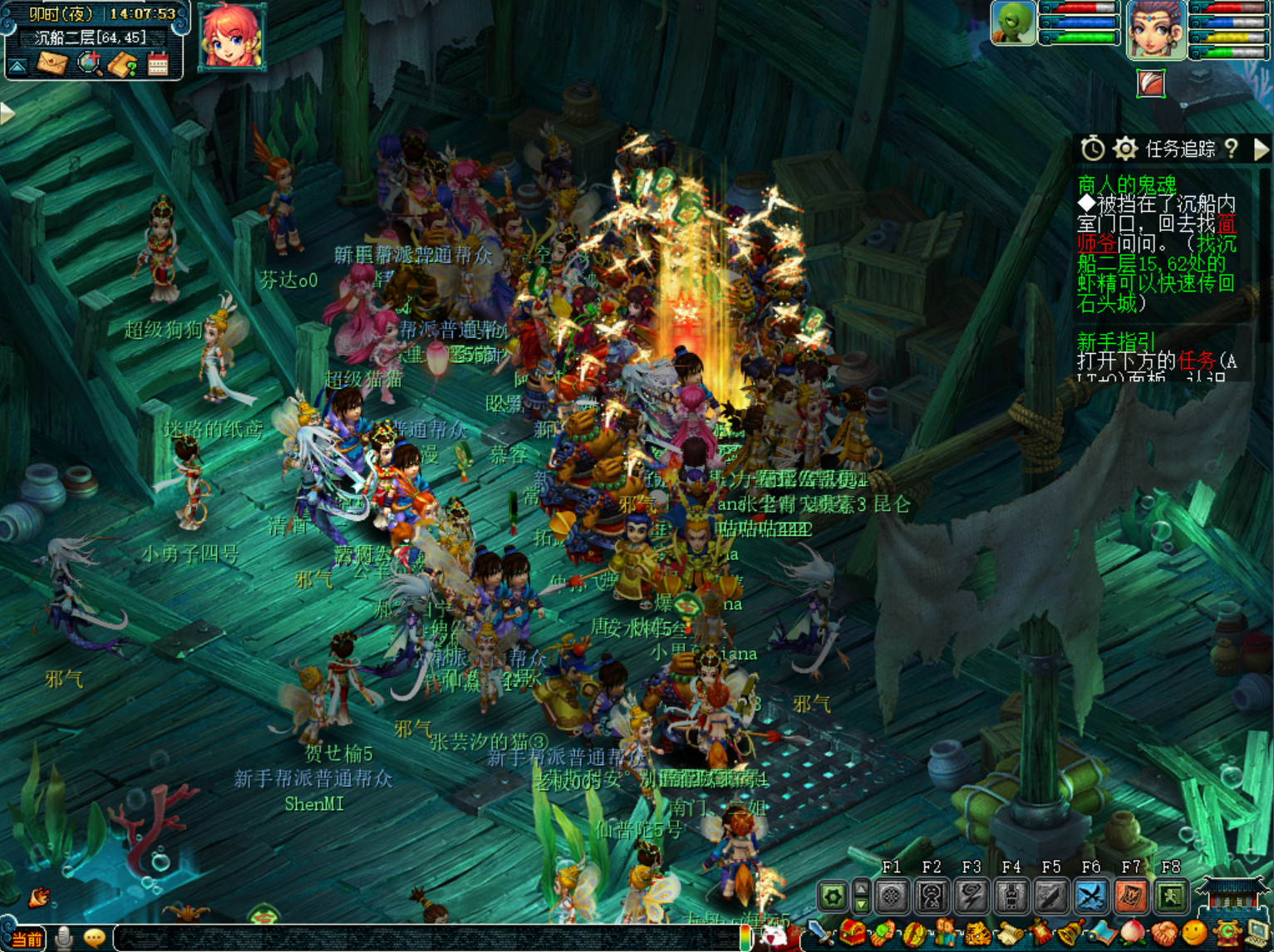Activate the F7 orange map skill
1274x952 pixels.
click(x=1130, y=896)
